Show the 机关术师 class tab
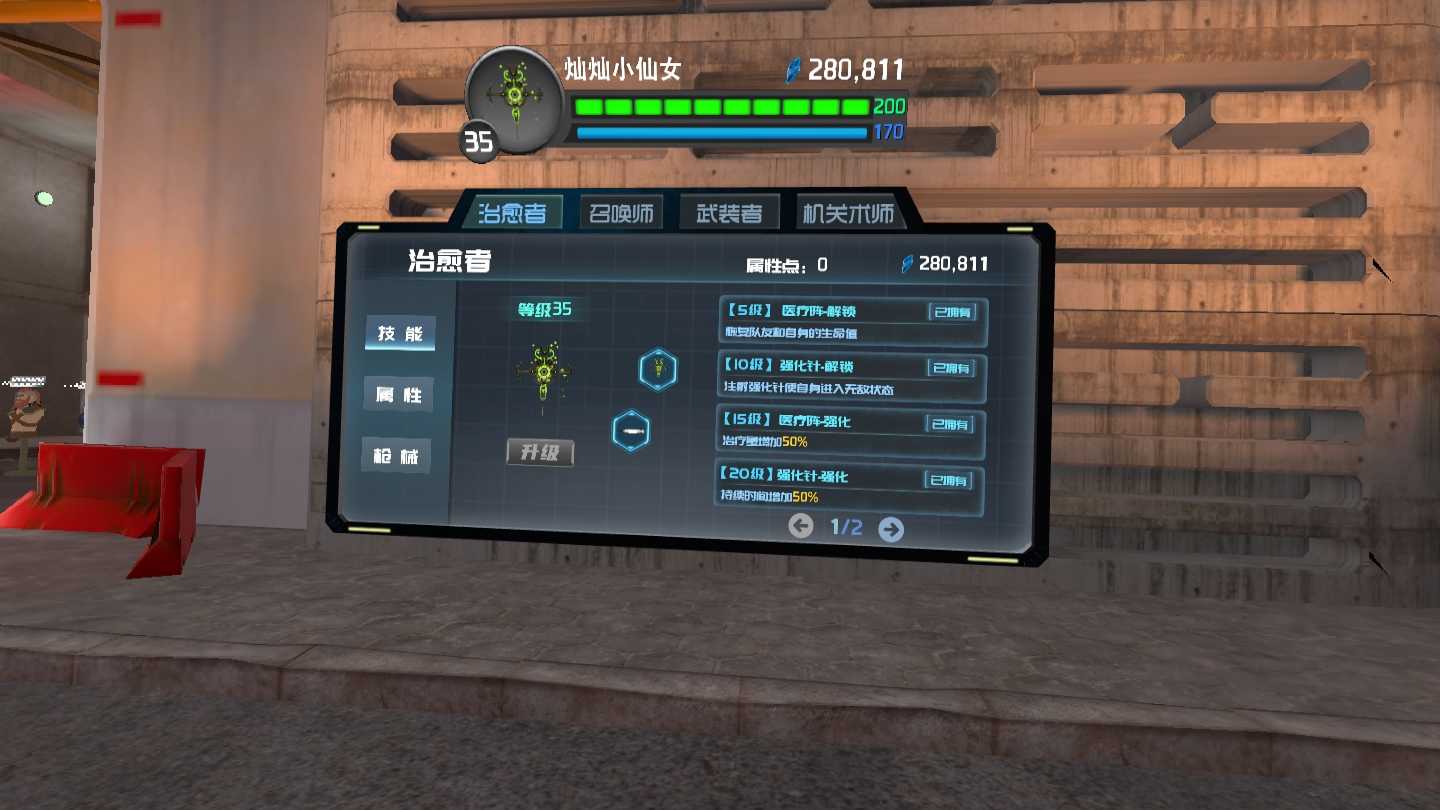The image size is (1440, 810). 847,213
